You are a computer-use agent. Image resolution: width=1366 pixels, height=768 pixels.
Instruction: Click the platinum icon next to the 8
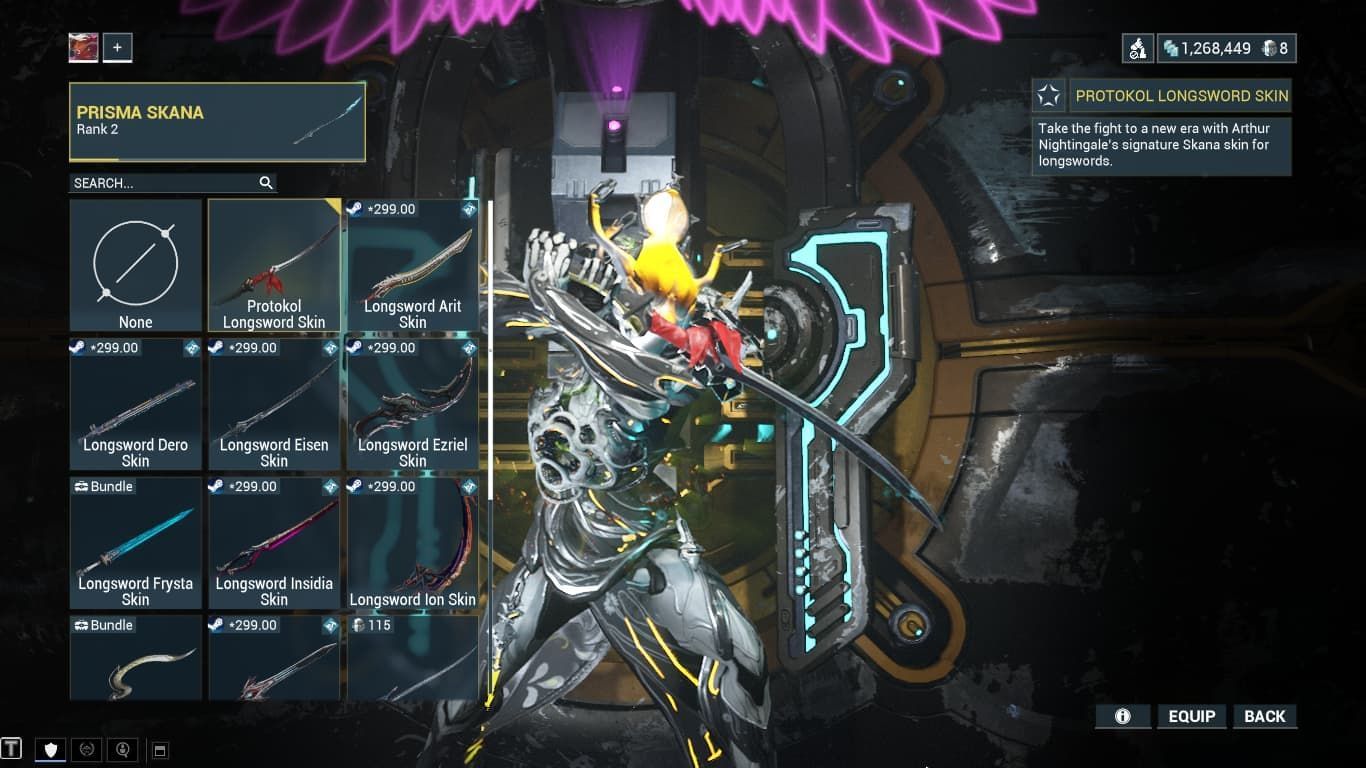point(1268,46)
